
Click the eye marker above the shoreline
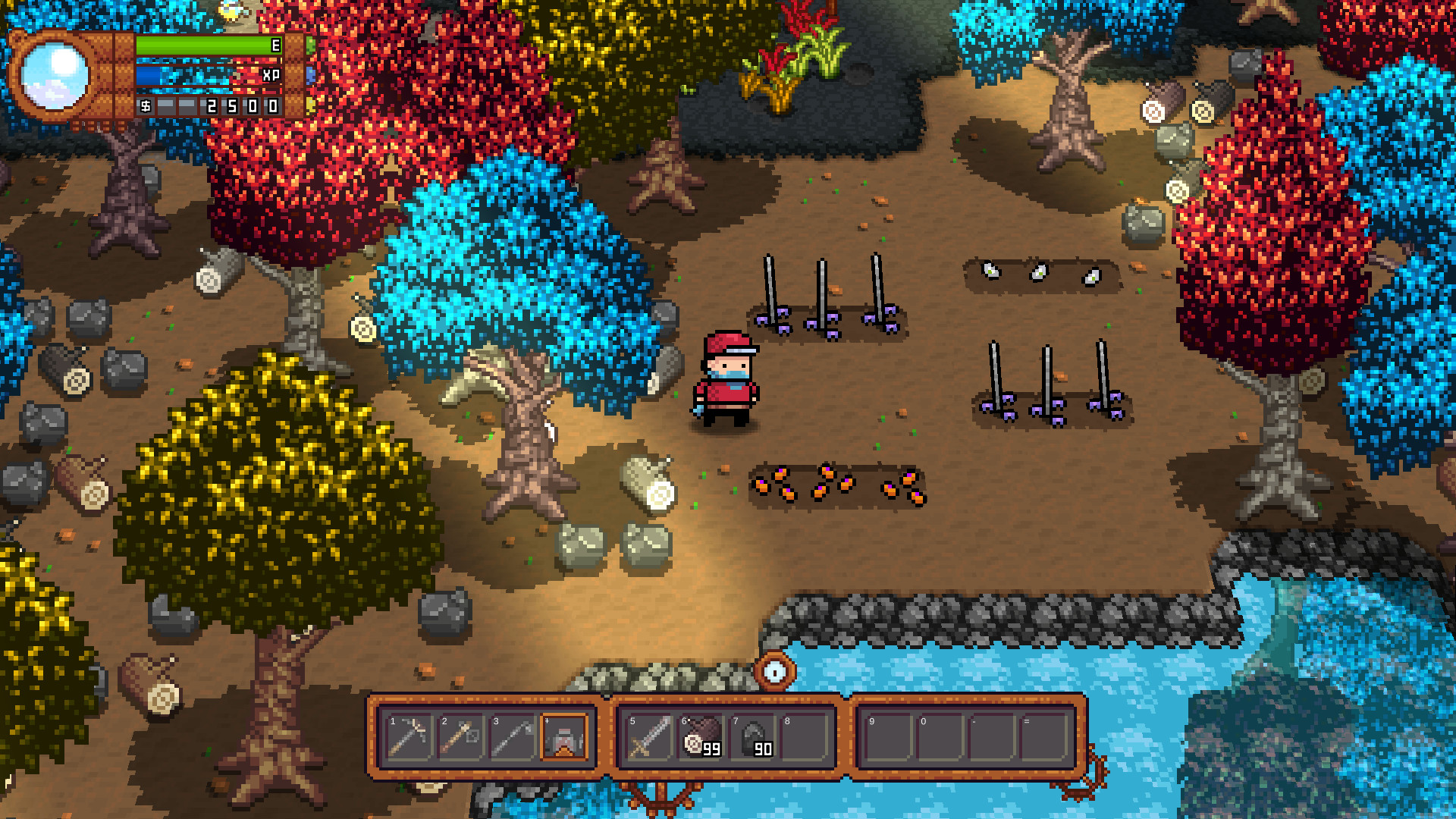click(775, 670)
